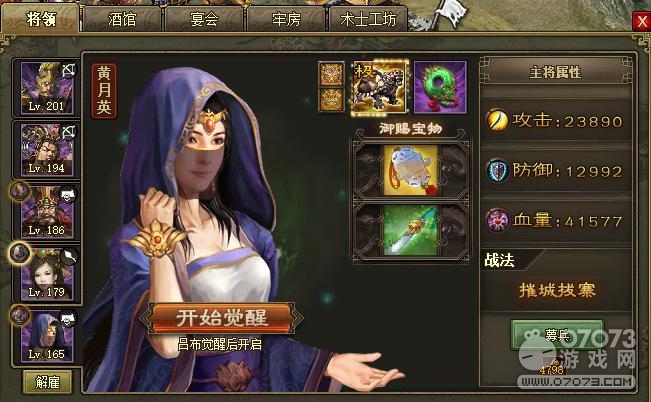Viewport: 651px width, 402px height.
Task: Click the 解雇 dismiss button
Action: tap(47, 381)
